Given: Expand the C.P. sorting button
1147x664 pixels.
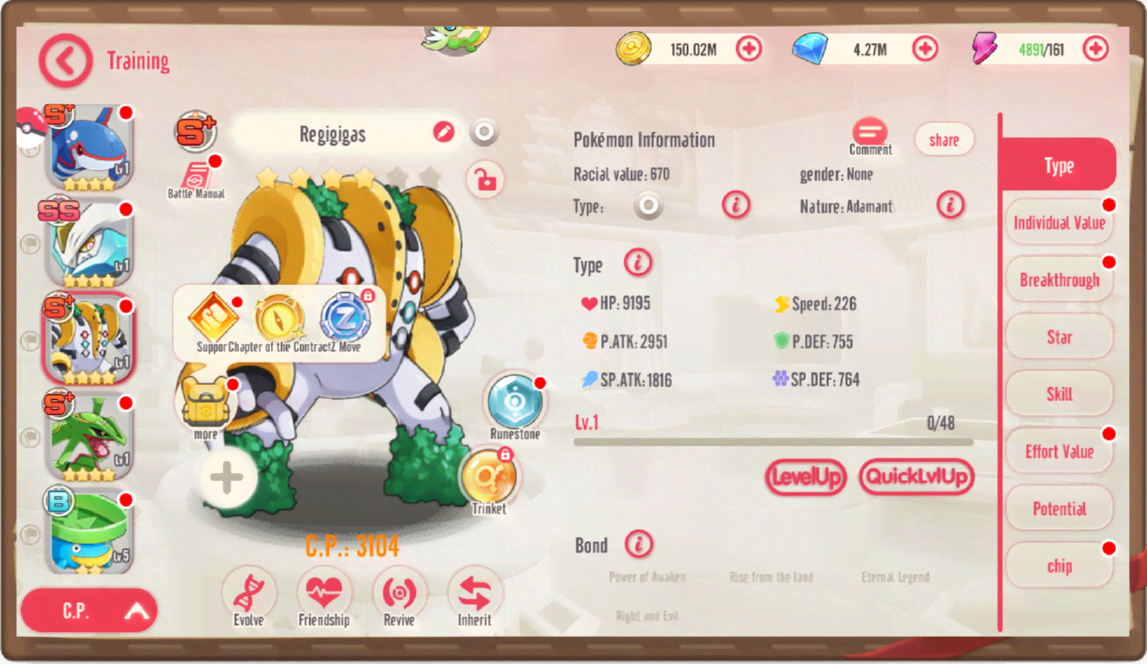Looking at the screenshot, I should 89,611.
